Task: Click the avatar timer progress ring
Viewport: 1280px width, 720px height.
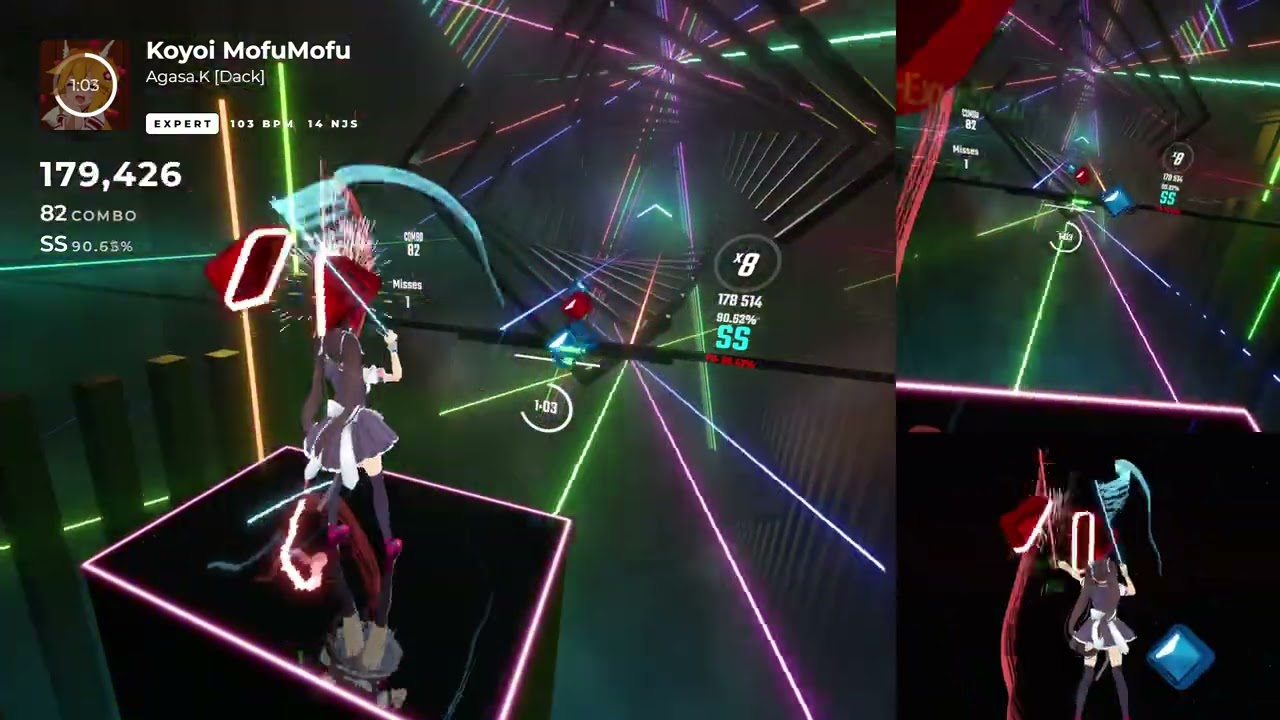Action: click(x=83, y=84)
